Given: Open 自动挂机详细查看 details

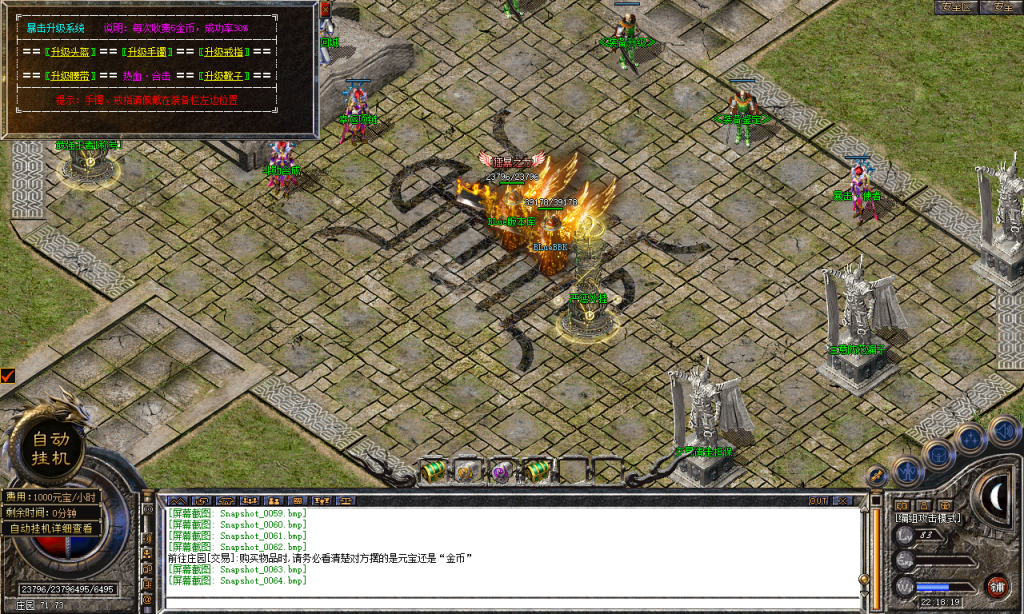Looking at the screenshot, I should (51, 528).
